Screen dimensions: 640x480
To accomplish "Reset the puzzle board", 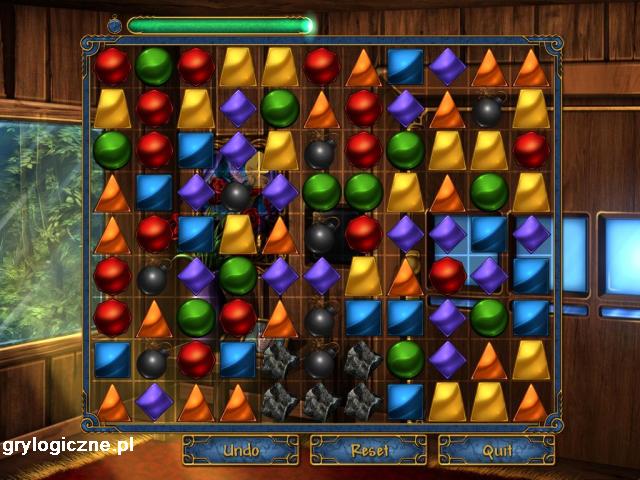I will (368, 450).
